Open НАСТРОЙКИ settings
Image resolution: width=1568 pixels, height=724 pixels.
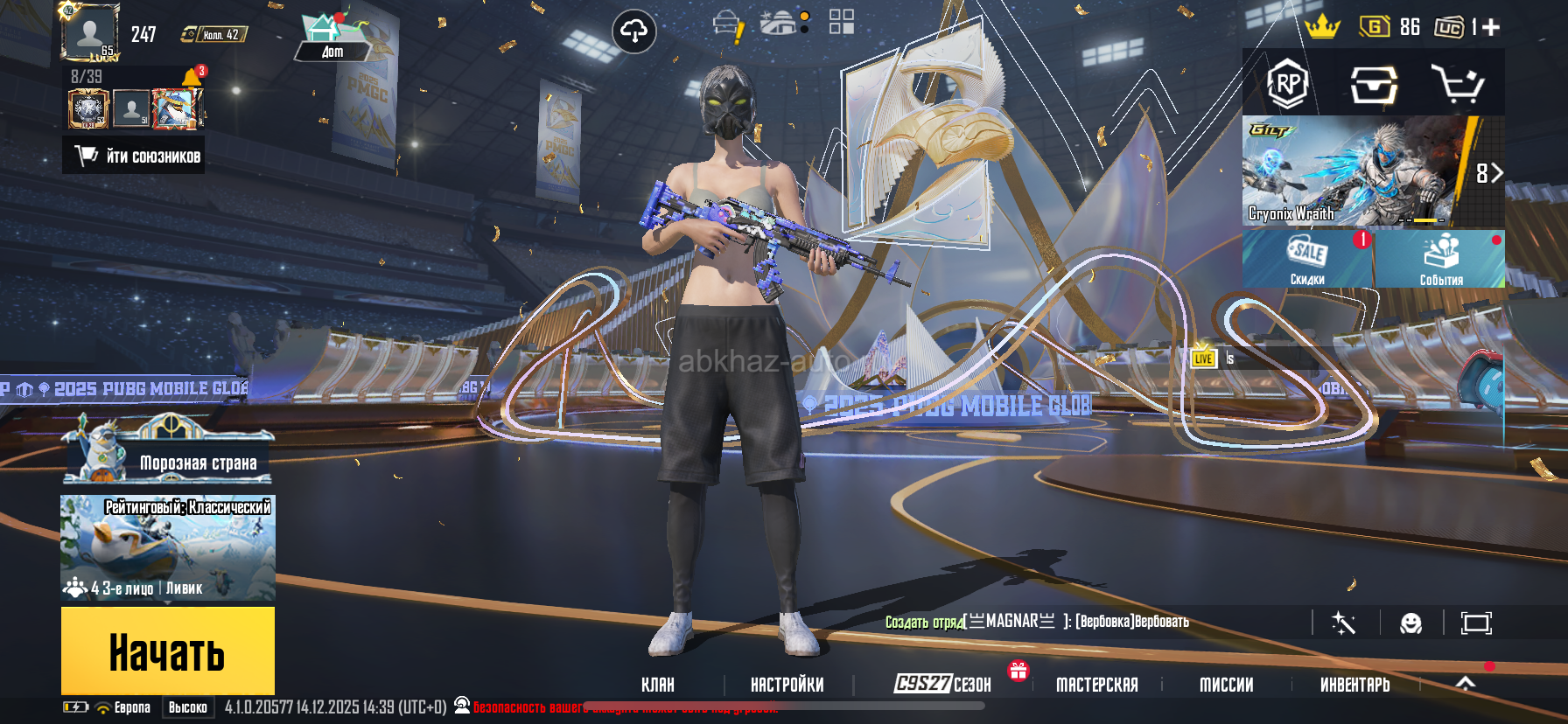pos(787,685)
